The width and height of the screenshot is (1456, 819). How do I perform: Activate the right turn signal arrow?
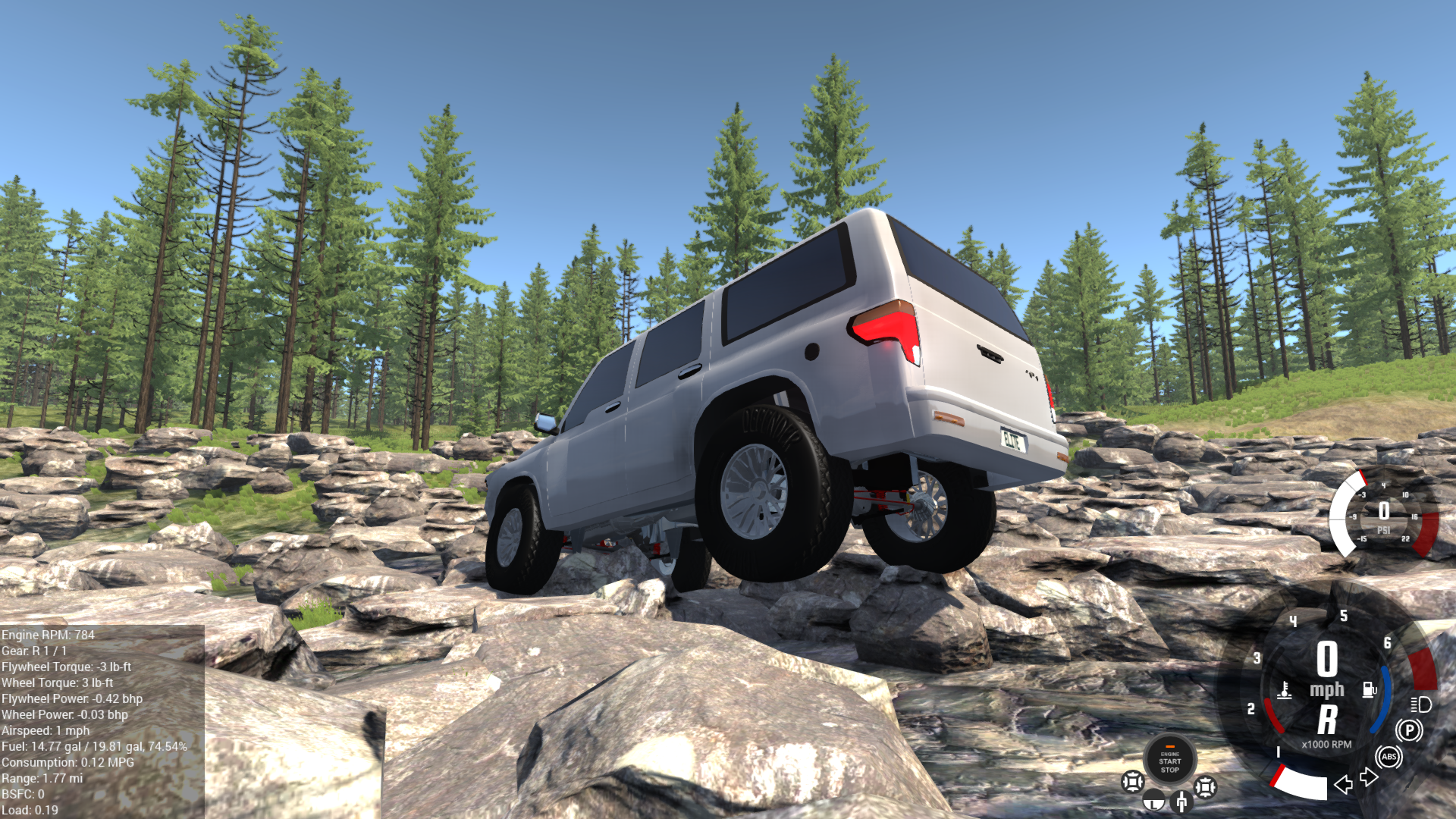(x=1368, y=777)
